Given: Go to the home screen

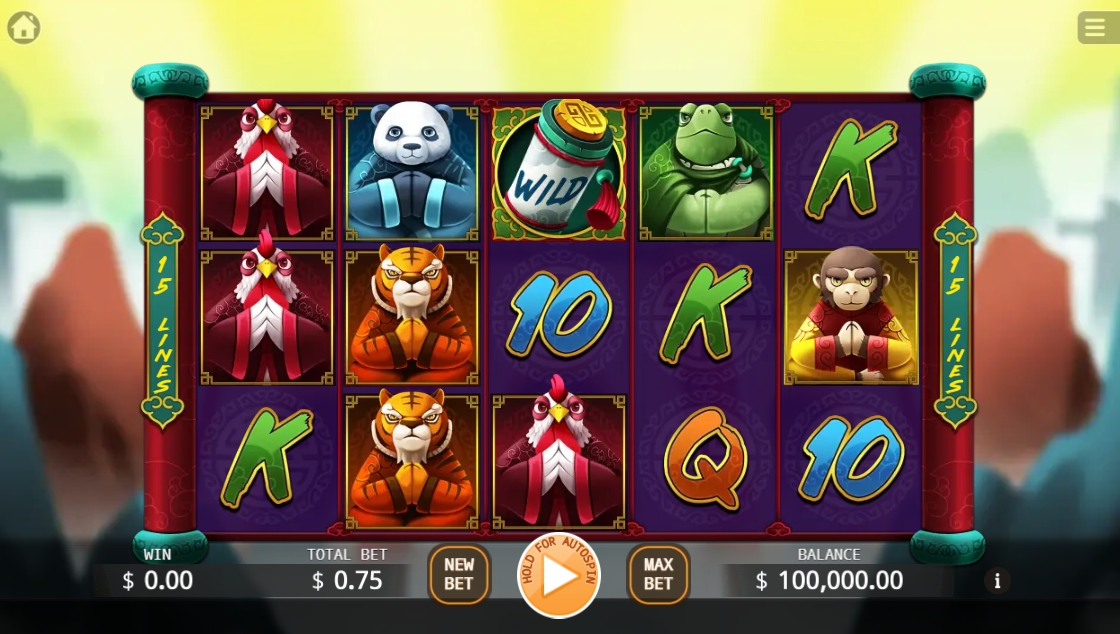Looking at the screenshot, I should (23, 27).
